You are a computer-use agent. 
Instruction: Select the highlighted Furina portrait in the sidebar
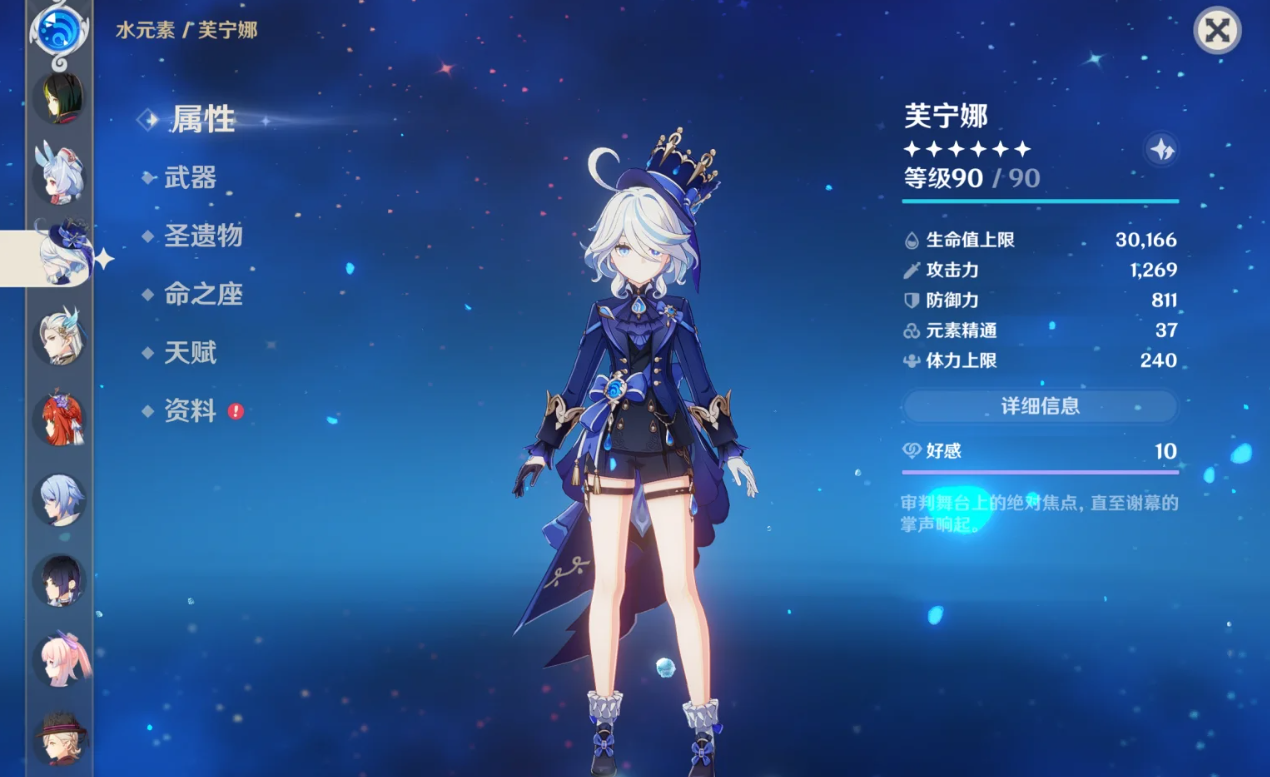click(62, 255)
